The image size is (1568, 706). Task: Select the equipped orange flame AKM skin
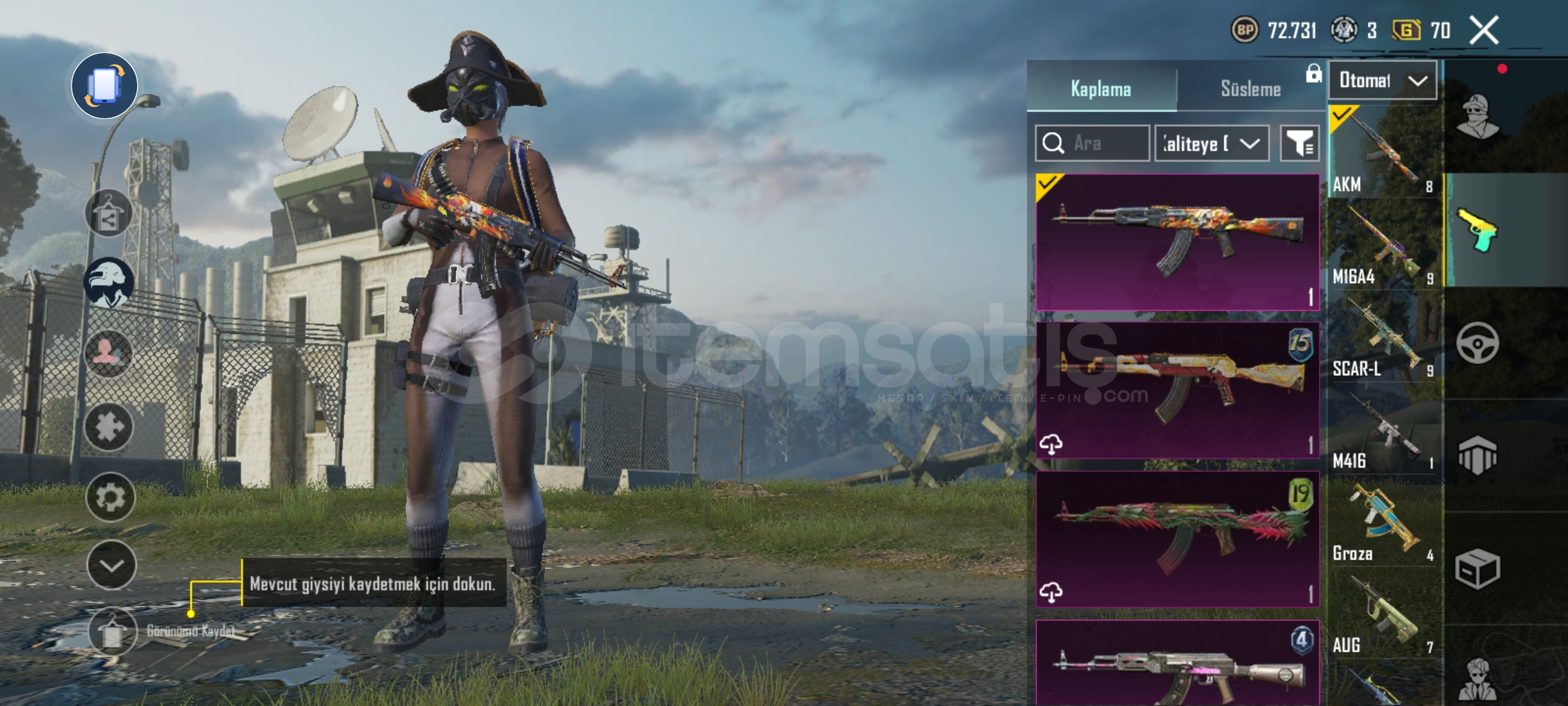pos(1177,242)
